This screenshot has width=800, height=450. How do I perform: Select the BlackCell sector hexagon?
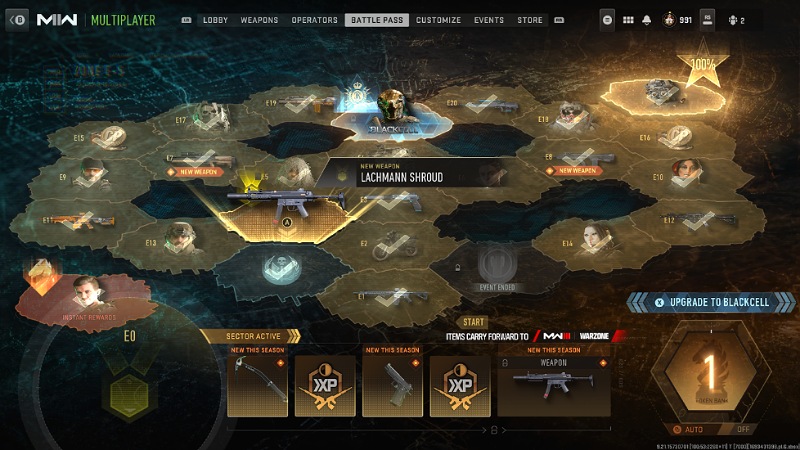(389, 115)
